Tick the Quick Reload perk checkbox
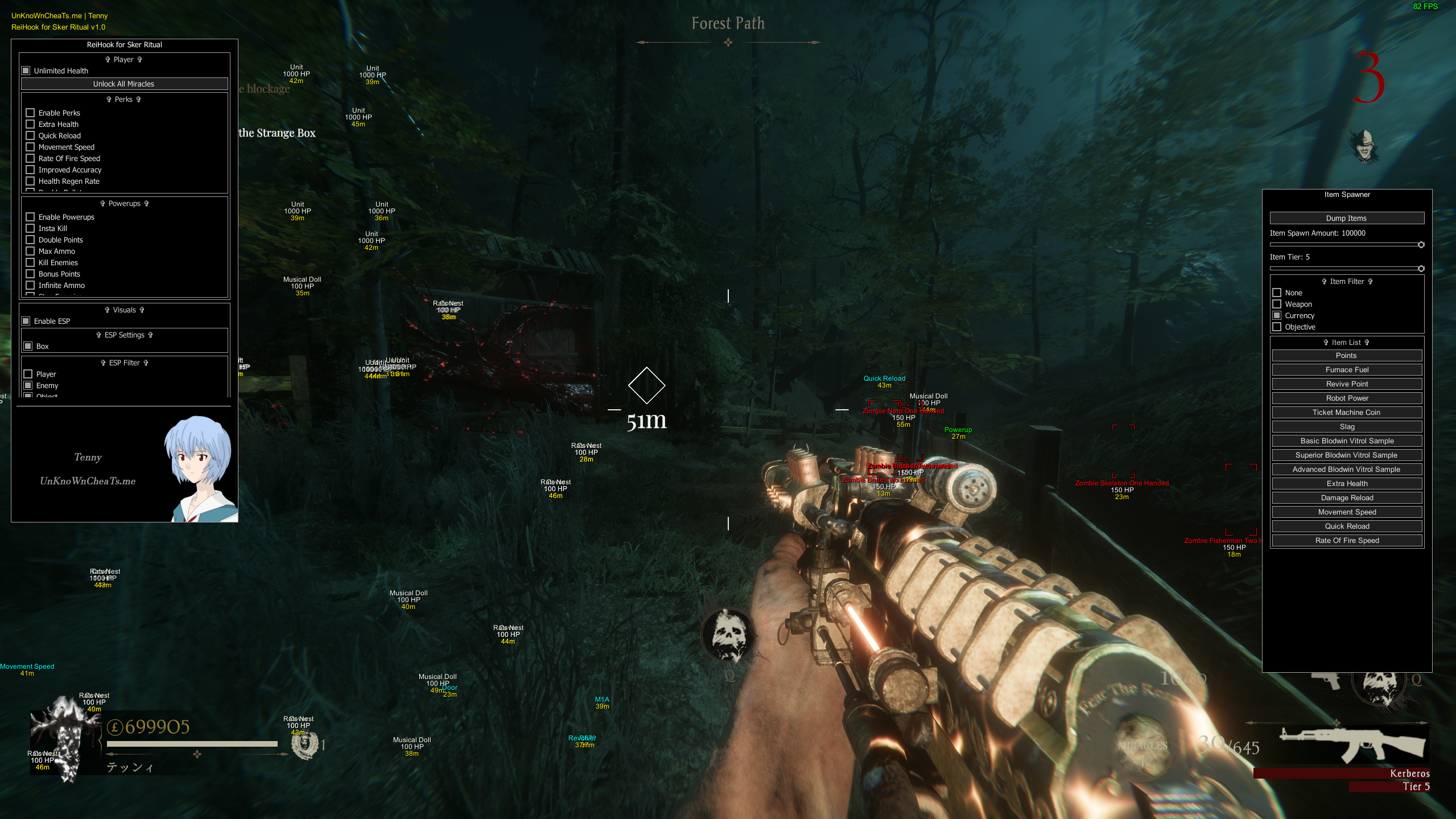This screenshot has width=1456, height=819. pyautogui.click(x=30, y=135)
